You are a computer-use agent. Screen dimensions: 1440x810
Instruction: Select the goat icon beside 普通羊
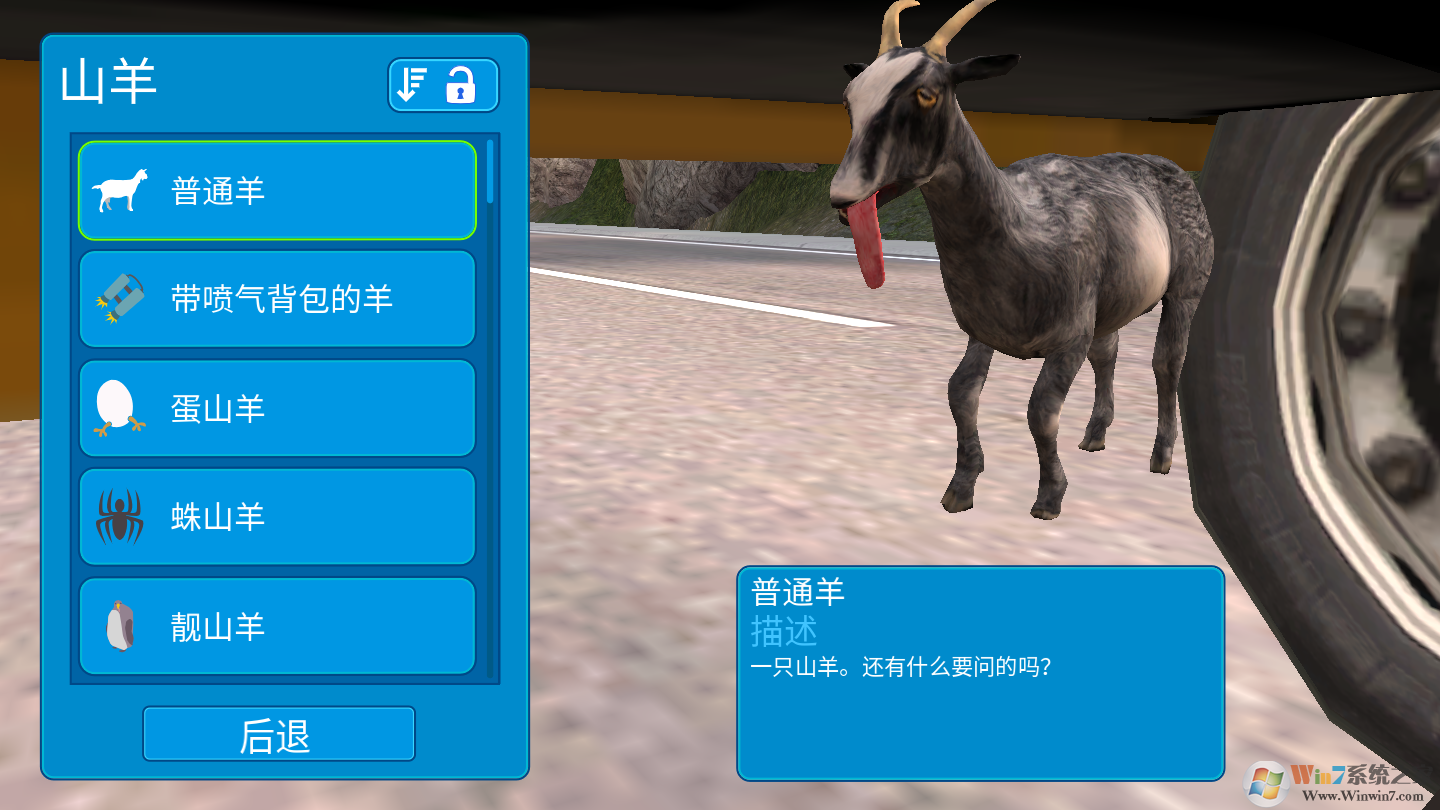[119, 190]
